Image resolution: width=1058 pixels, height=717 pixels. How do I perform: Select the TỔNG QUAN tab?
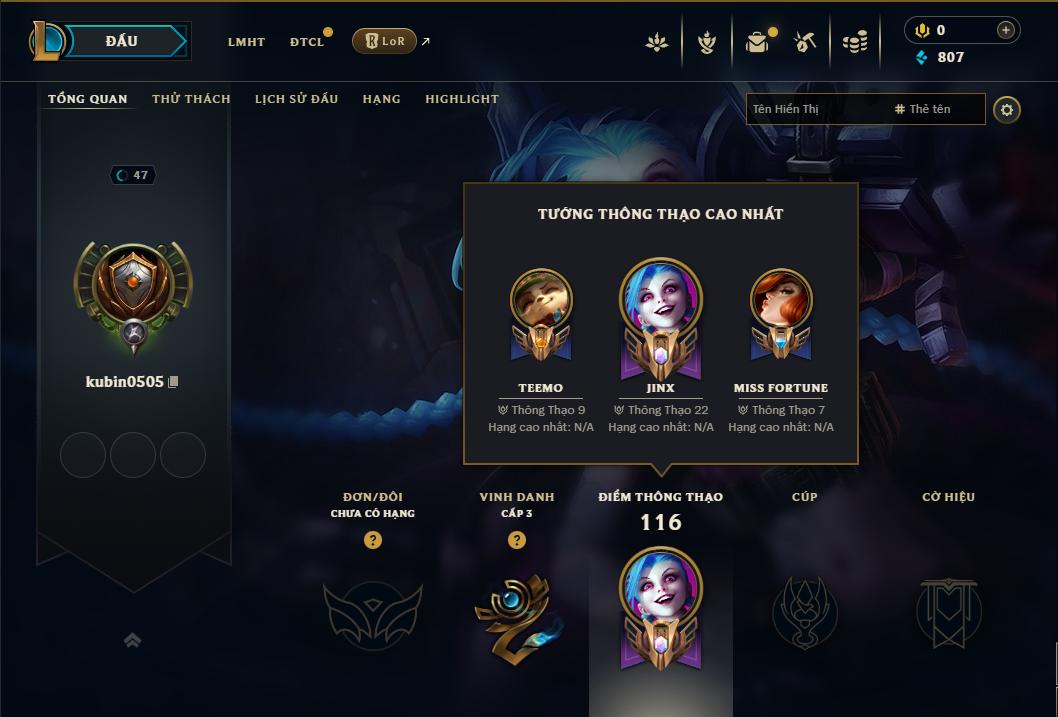88,99
